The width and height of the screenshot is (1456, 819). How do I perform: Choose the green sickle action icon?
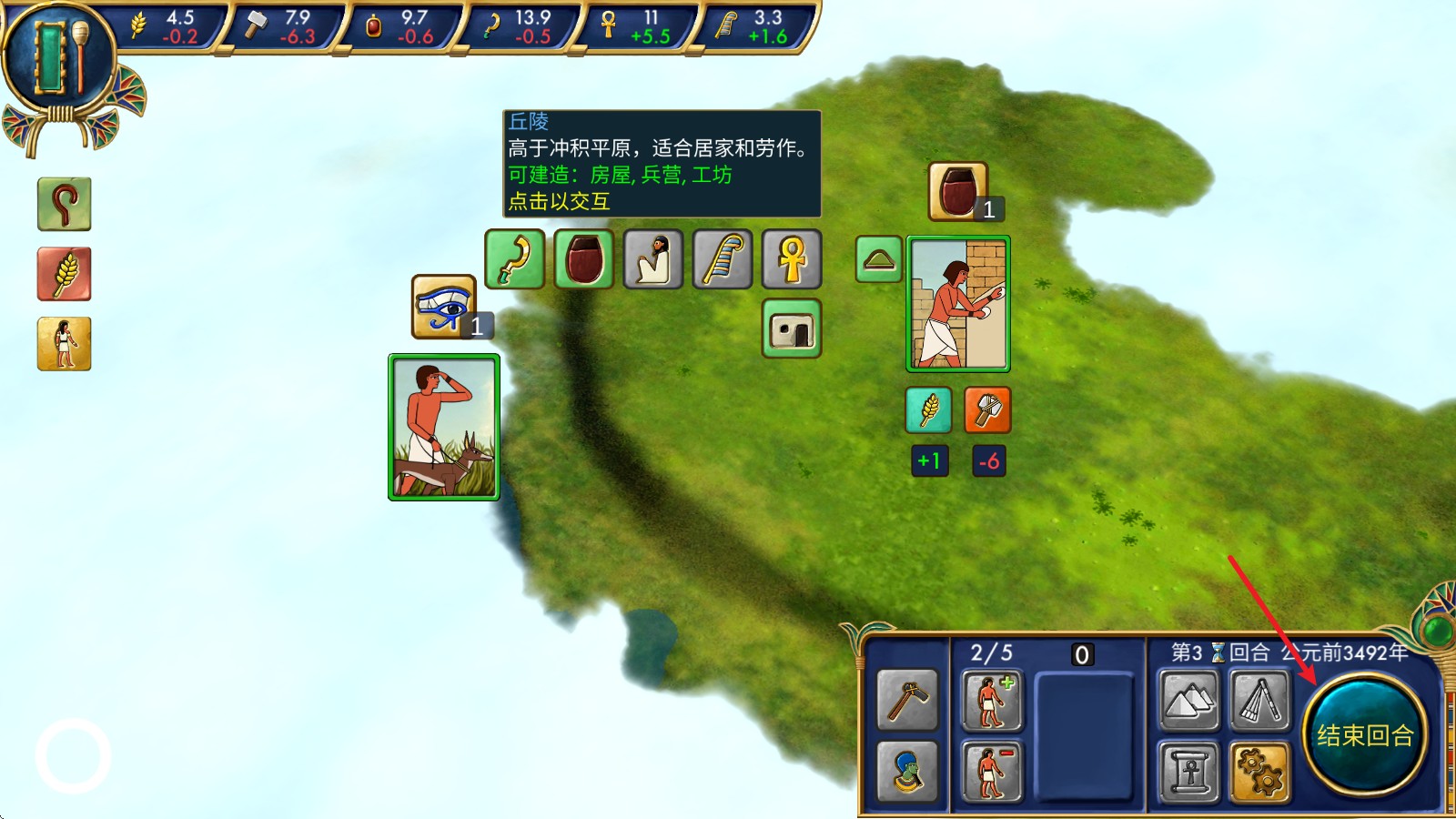click(x=515, y=259)
